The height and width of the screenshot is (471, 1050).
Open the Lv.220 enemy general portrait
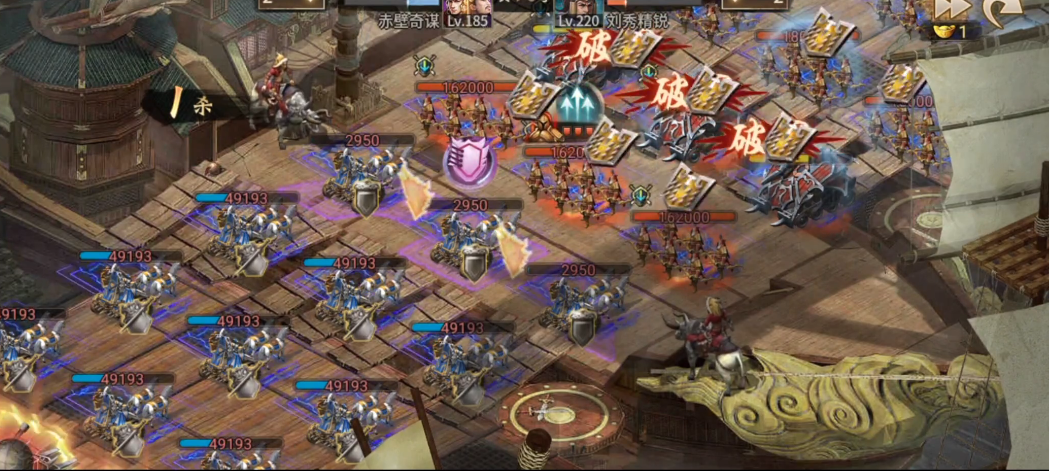(573, 5)
